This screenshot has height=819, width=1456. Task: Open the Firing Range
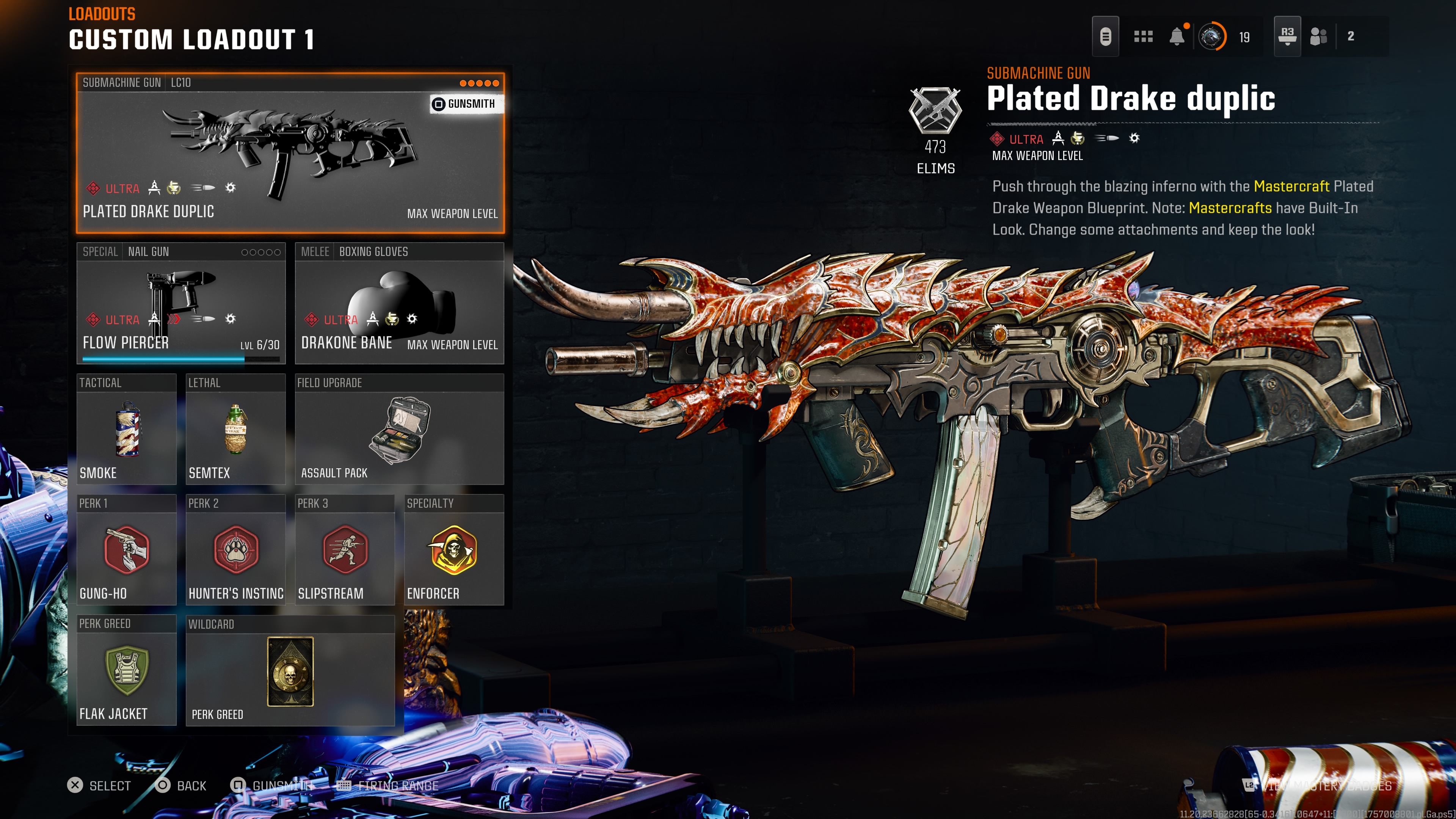[388, 786]
